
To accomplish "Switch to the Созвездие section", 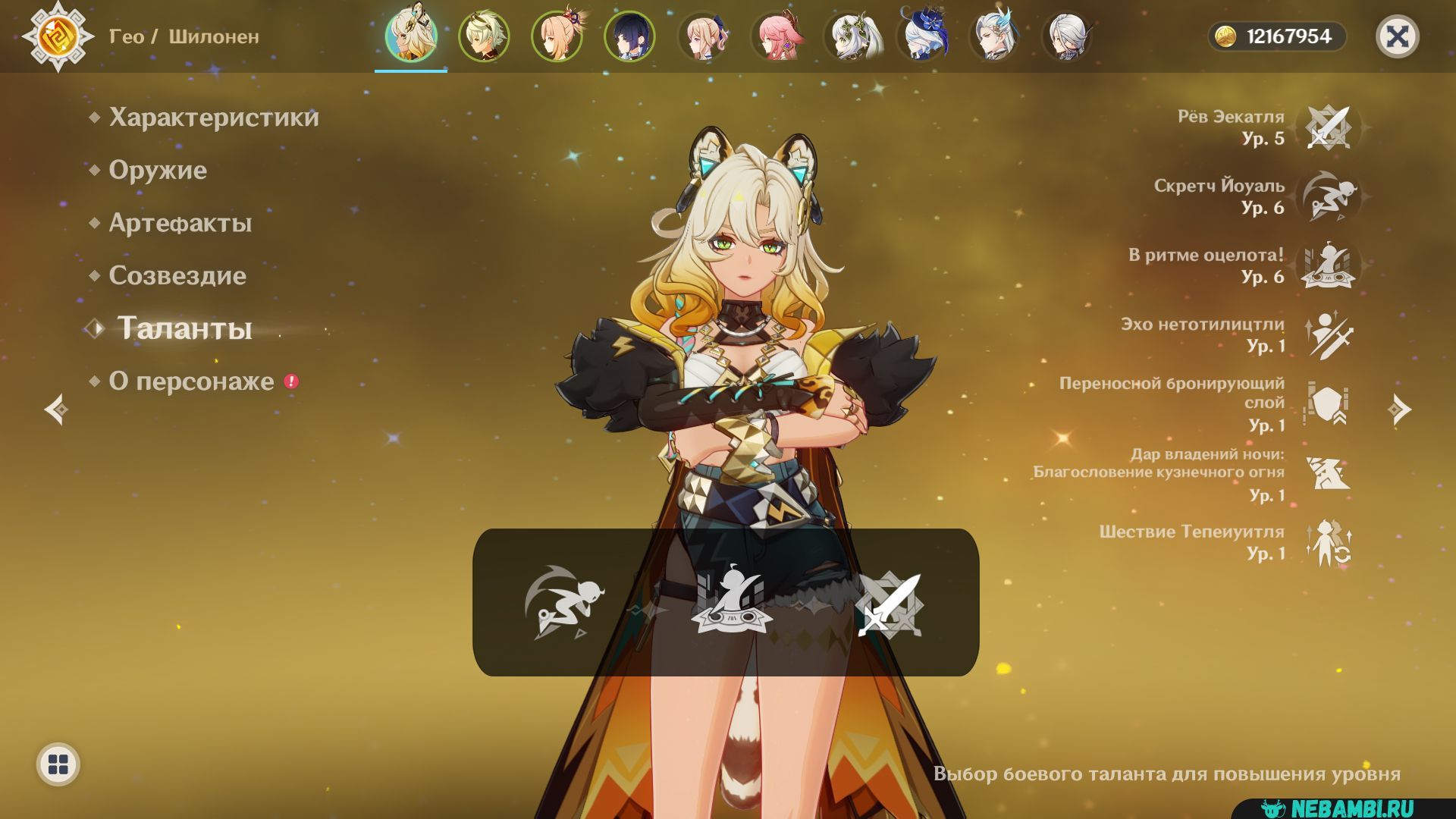I will [177, 276].
